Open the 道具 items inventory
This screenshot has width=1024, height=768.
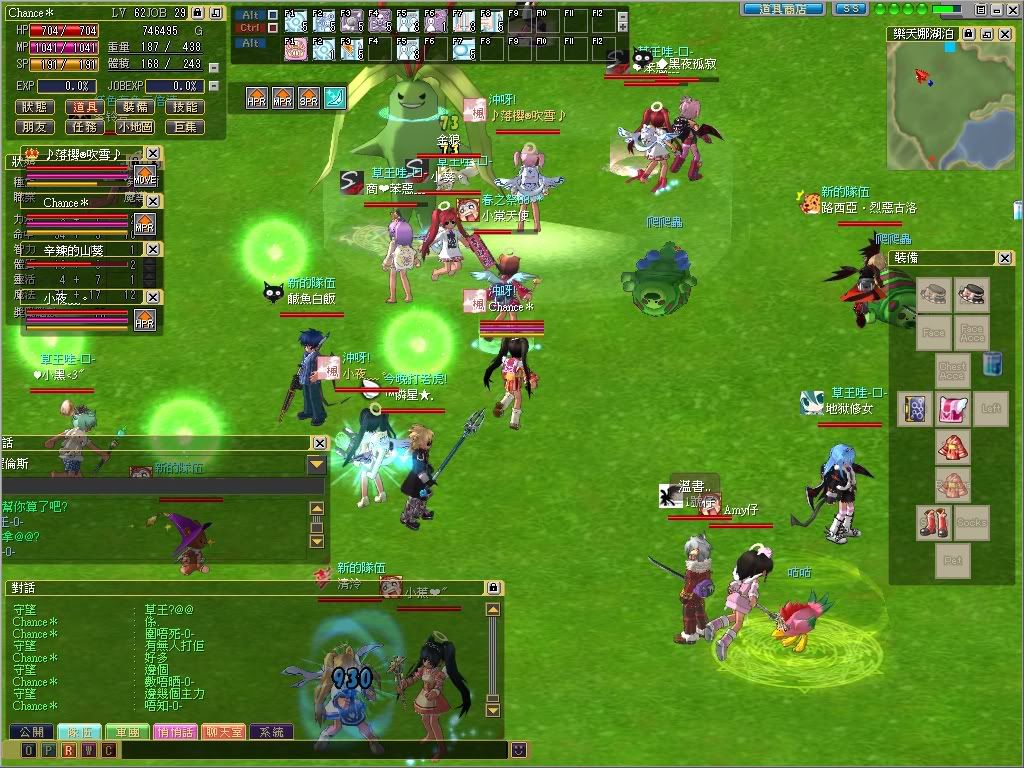[85, 107]
